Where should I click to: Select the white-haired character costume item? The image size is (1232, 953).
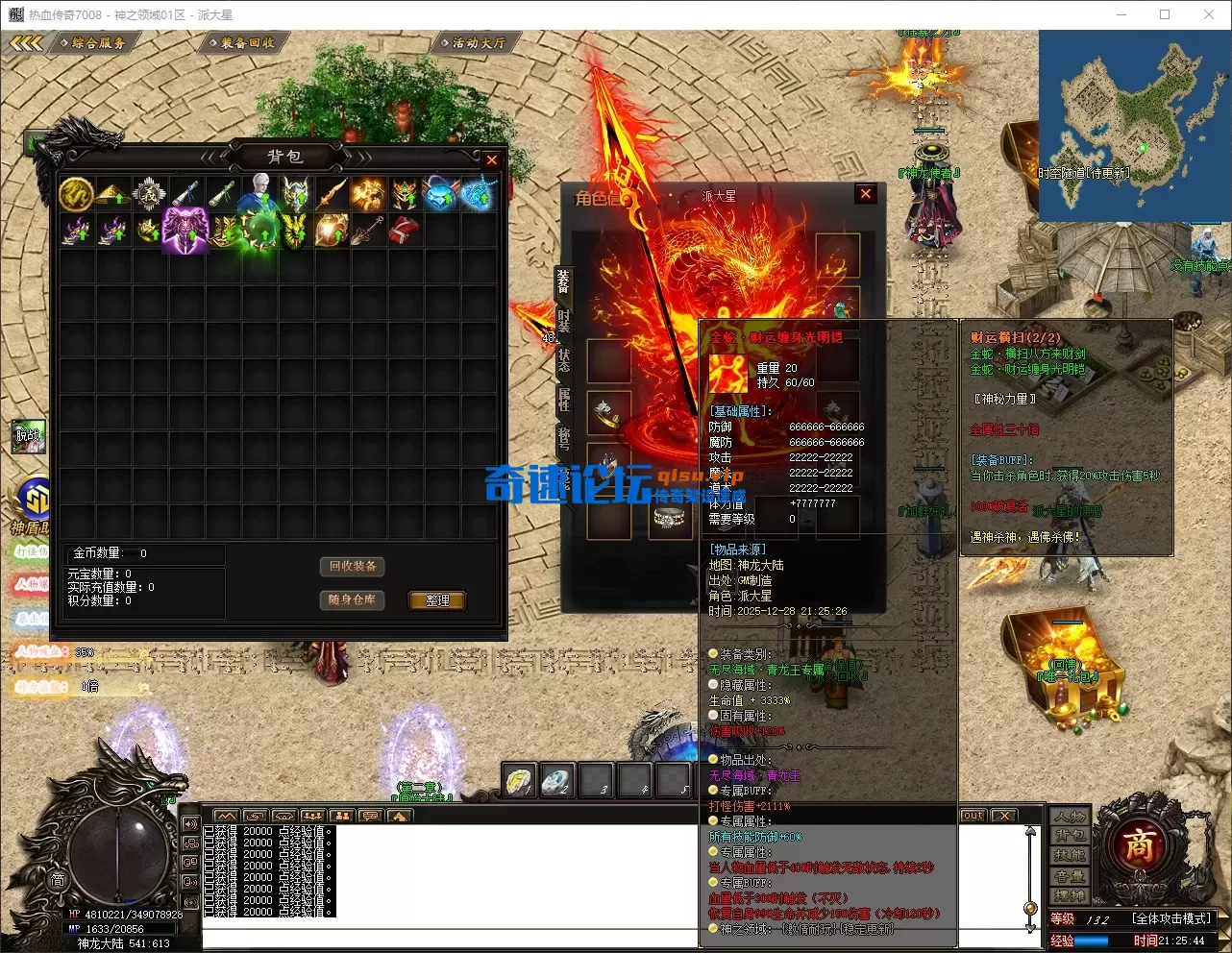tap(259, 192)
